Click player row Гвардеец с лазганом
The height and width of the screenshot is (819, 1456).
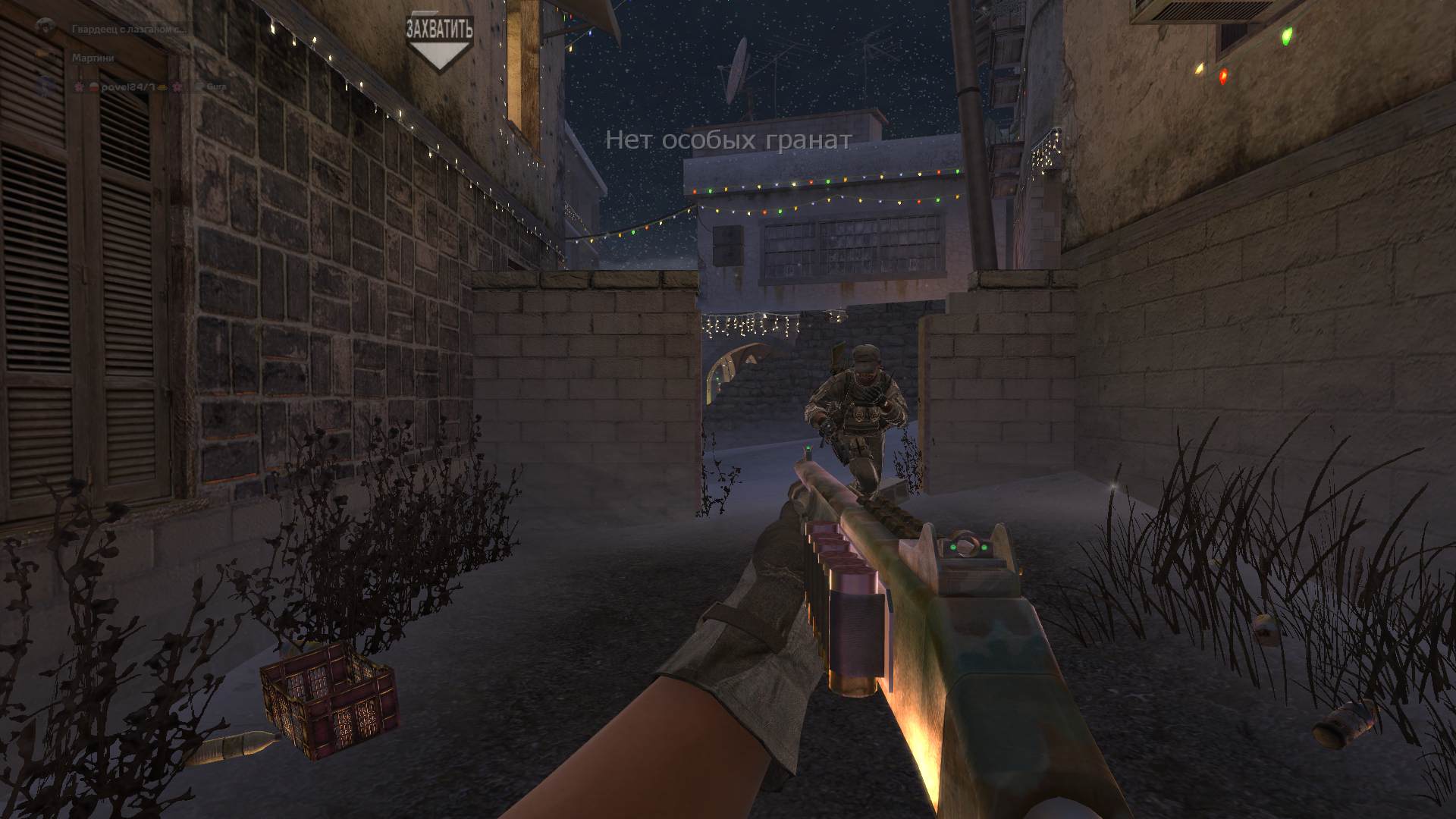pyautogui.click(x=127, y=29)
